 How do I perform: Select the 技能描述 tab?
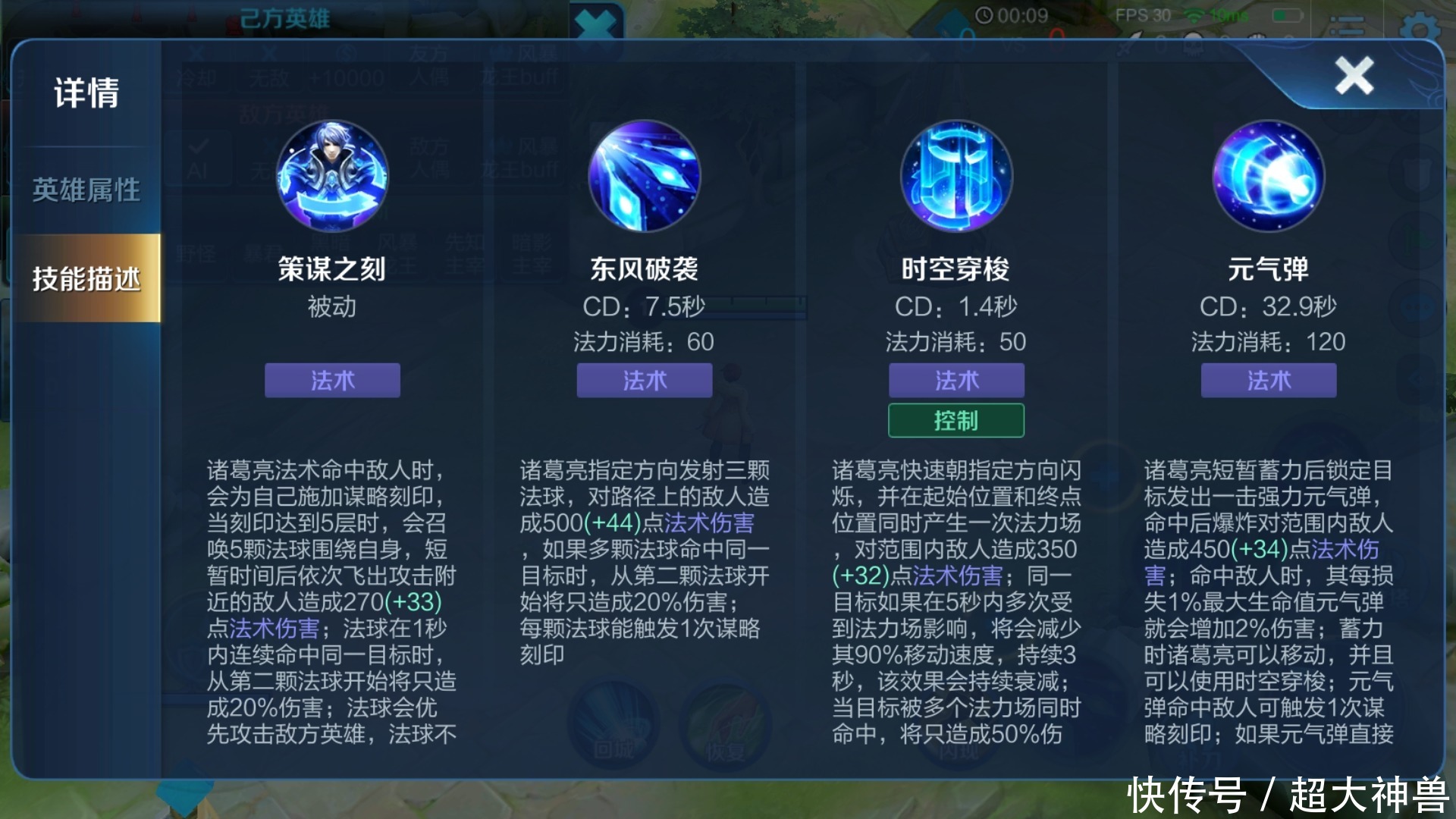point(86,278)
